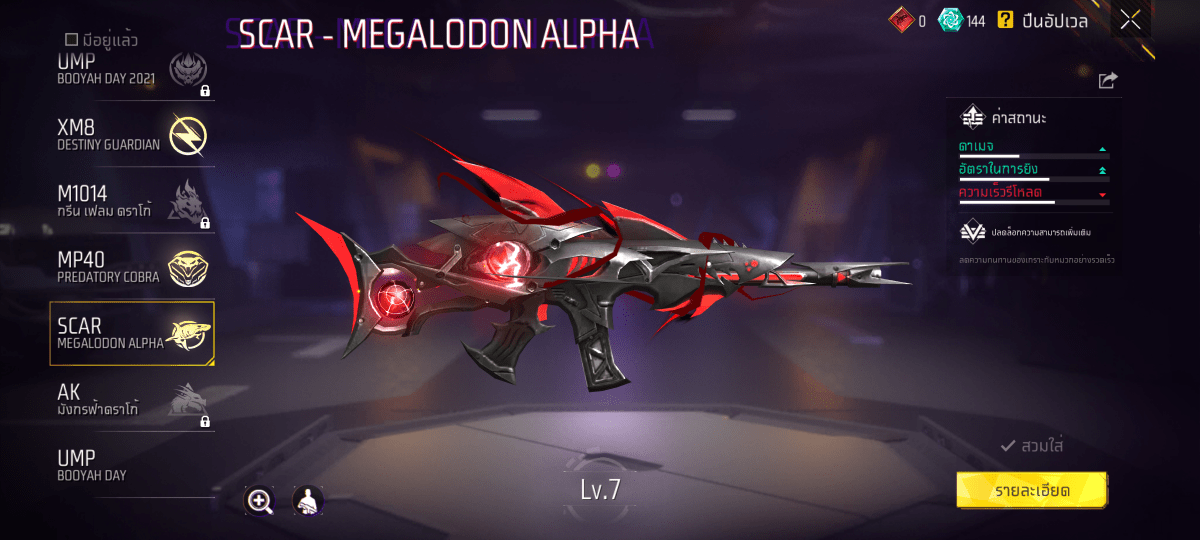Viewport: 1200px width, 540px height.
Task: Select MP40 Predatory Cobra skin
Action: pos(132,266)
